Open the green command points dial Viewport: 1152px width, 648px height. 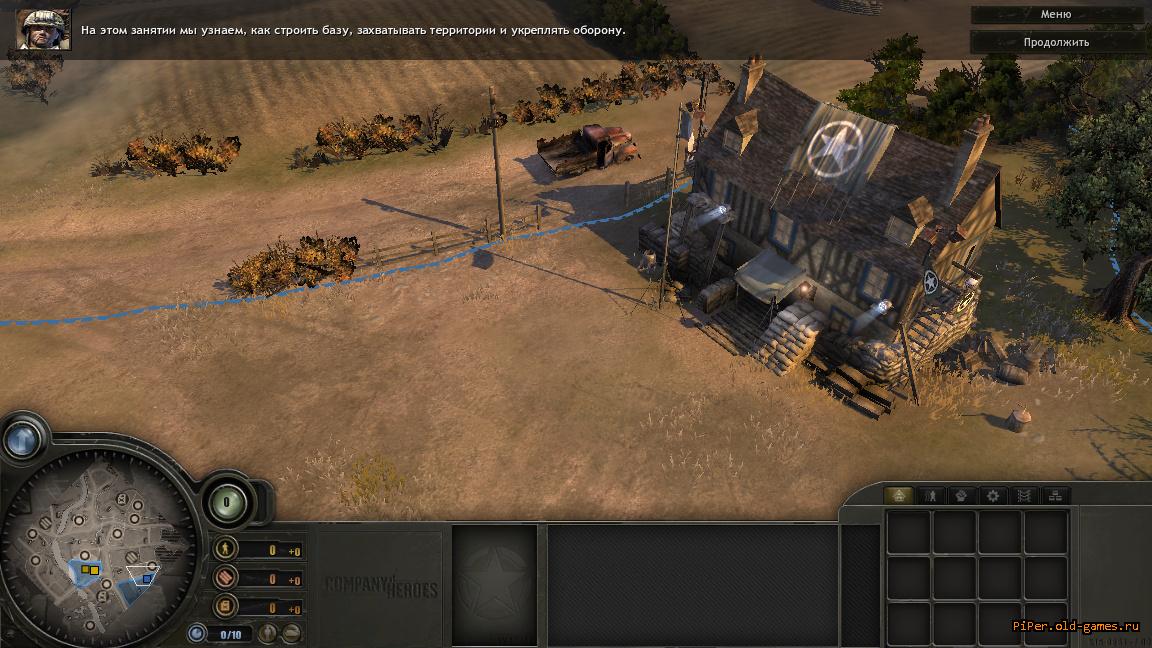[227, 502]
